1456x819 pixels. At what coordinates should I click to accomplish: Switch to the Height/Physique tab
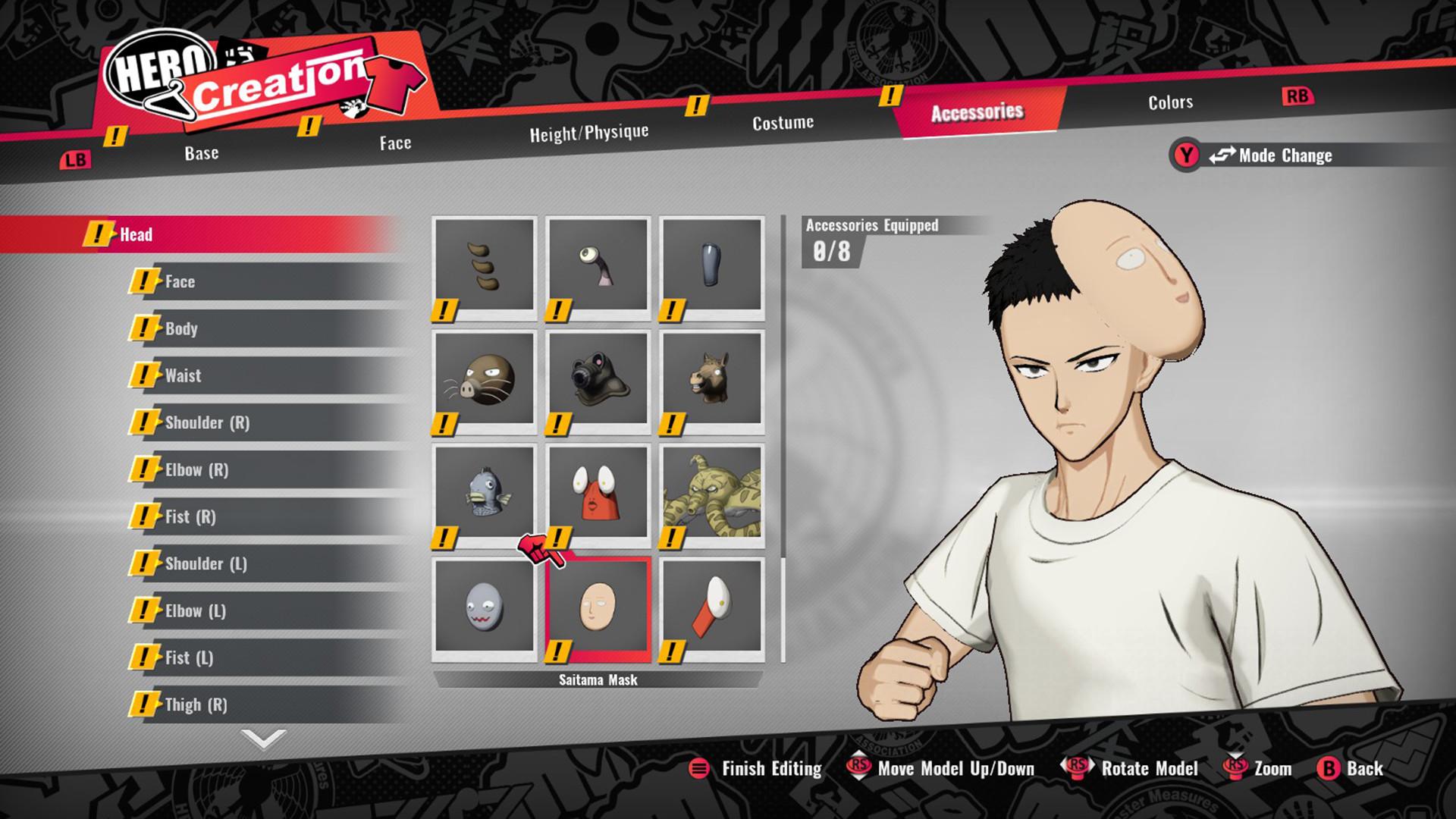point(590,130)
